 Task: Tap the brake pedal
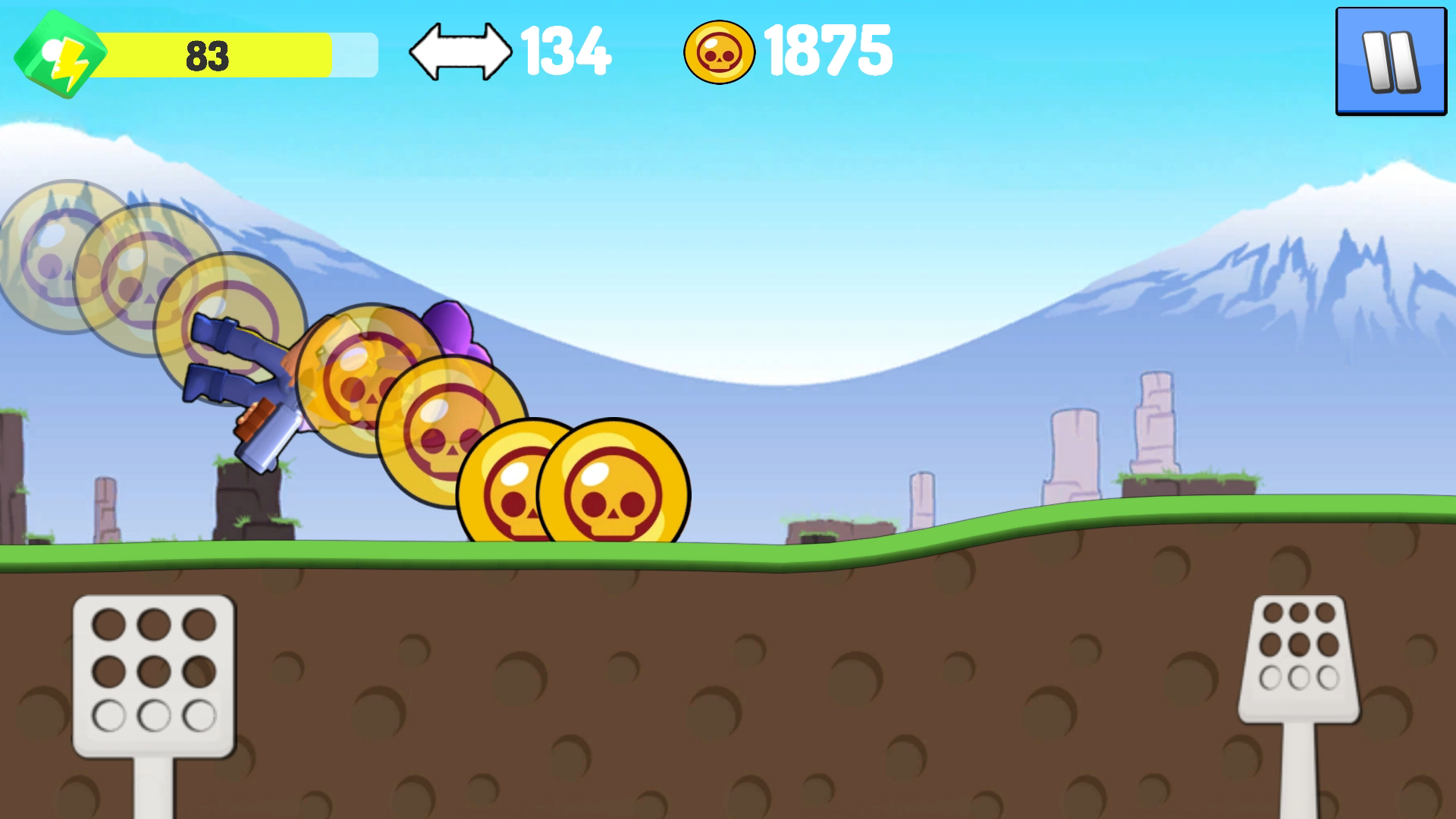pos(154,675)
